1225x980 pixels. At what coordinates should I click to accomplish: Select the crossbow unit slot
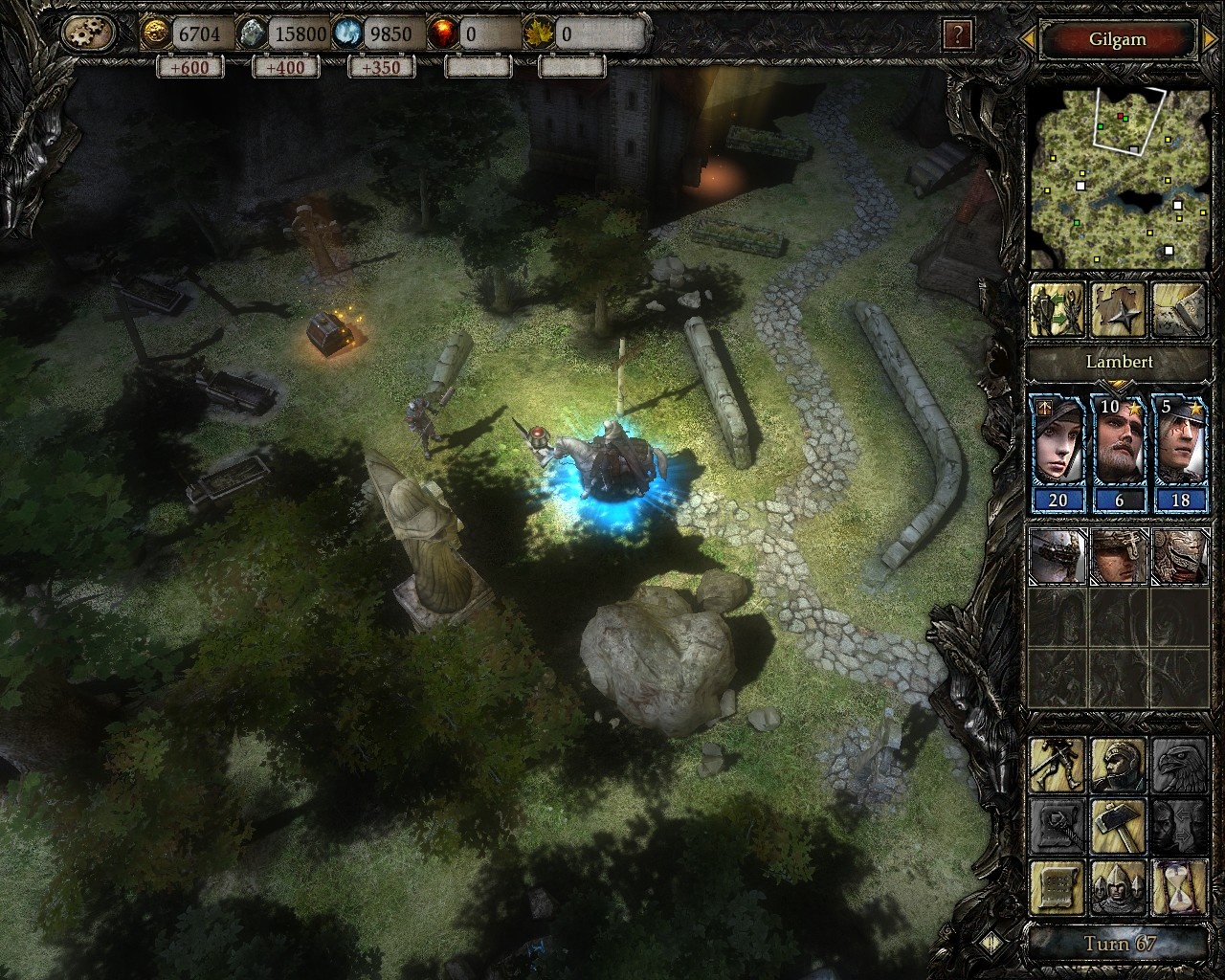(x=1058, y=555)
